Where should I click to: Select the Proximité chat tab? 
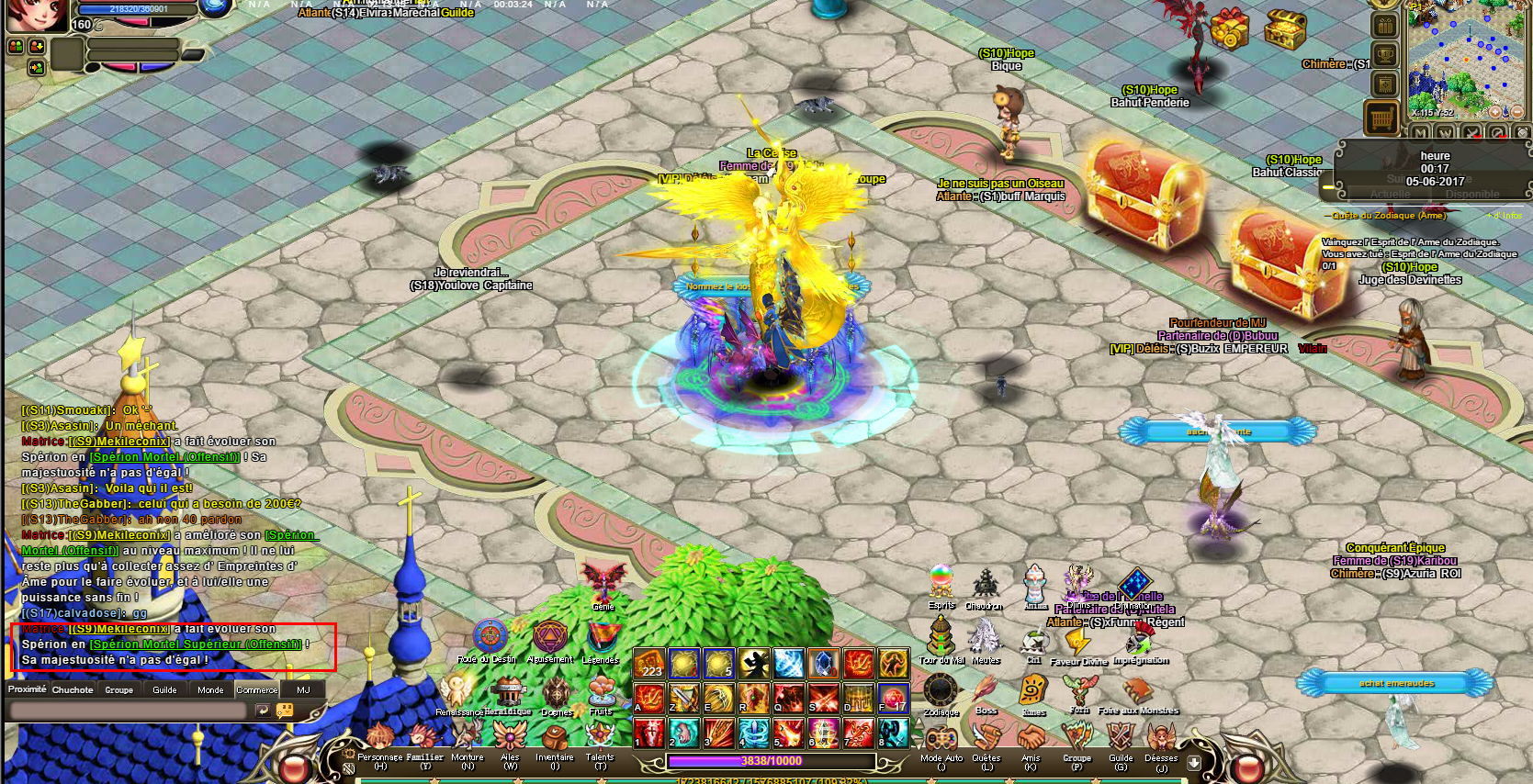pos(28,689)
